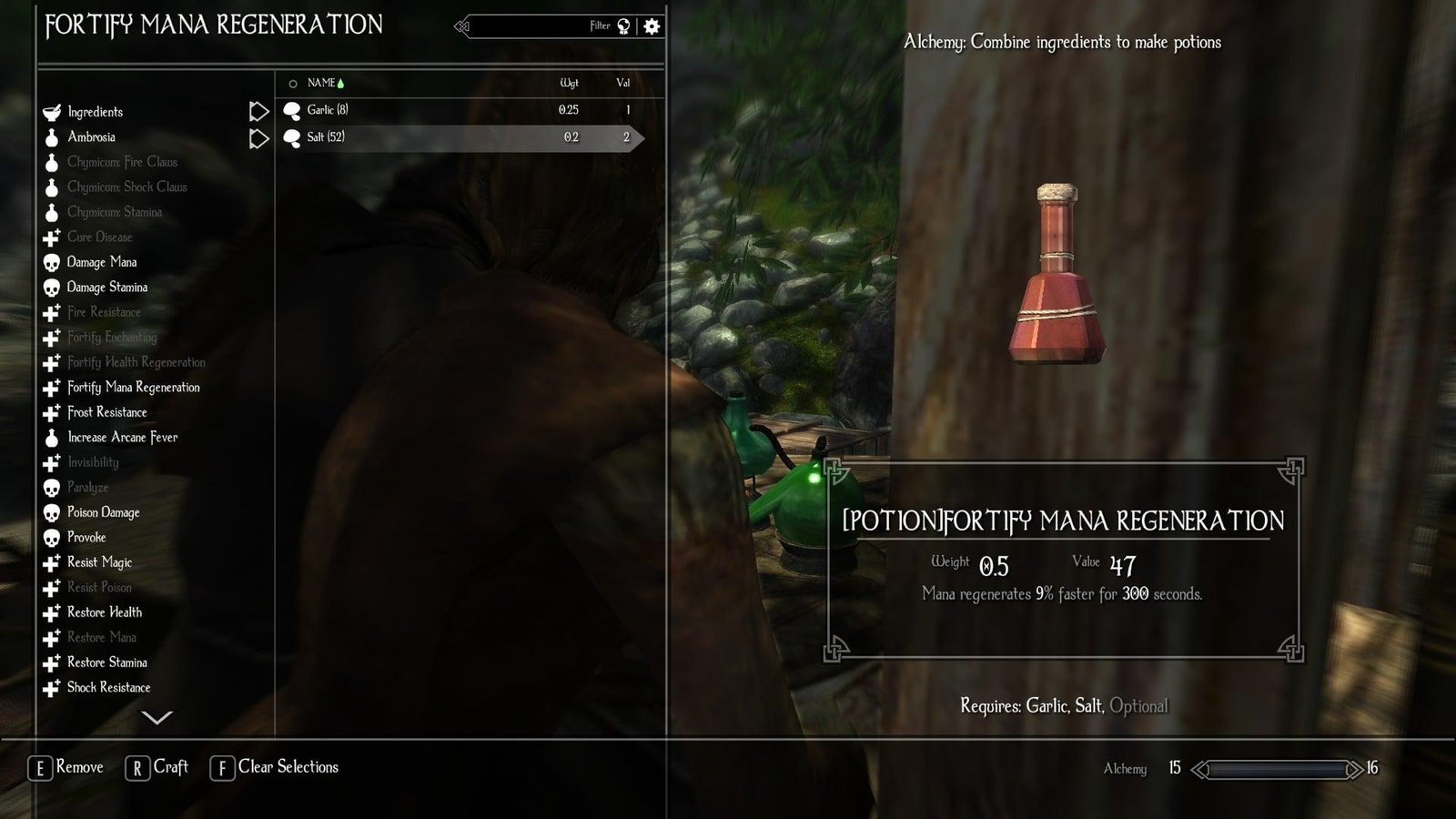
Task: Select the Ingredients mortar icon
Action: [51, 111]
